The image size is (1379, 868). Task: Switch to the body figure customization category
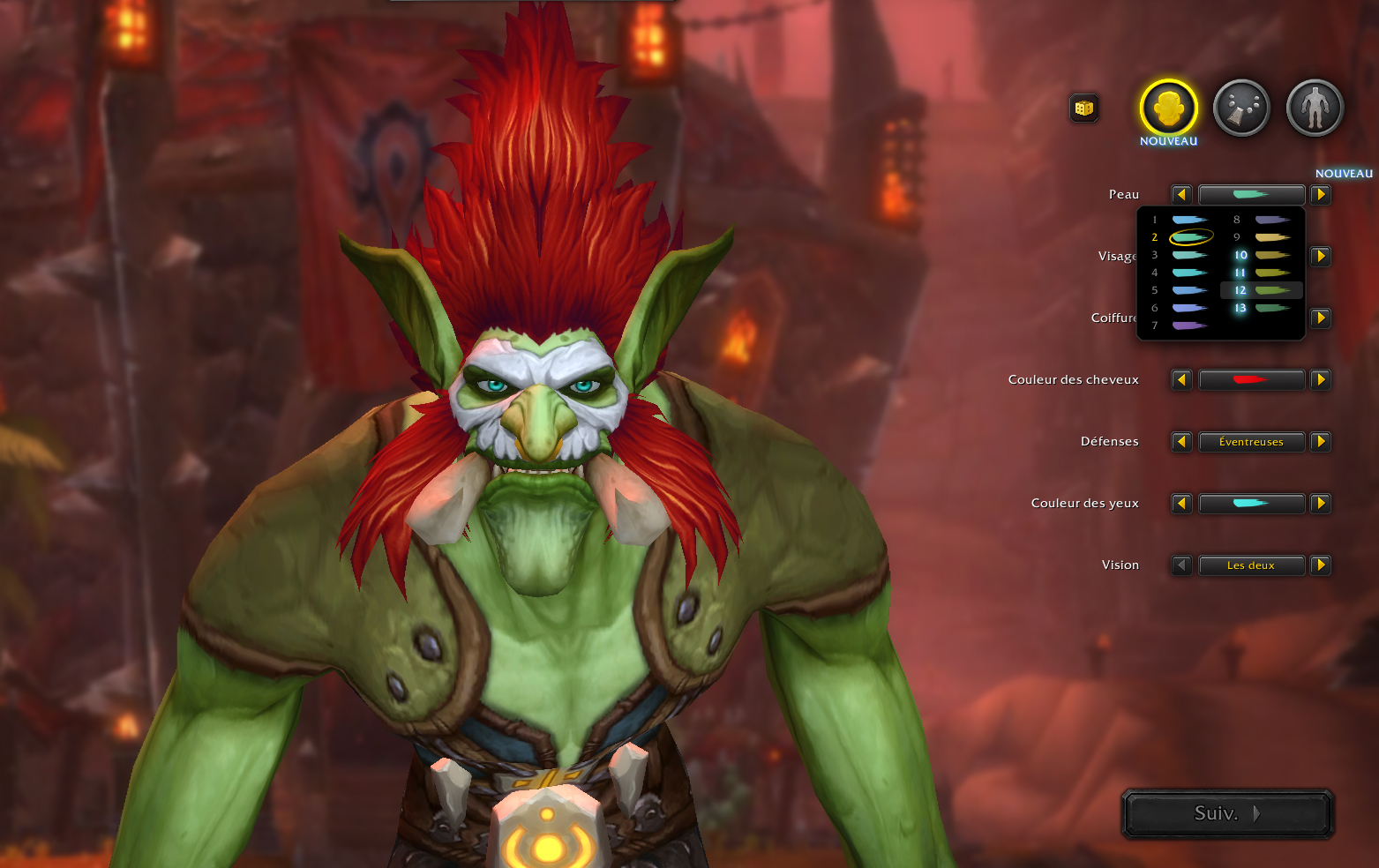point(1315,108)
